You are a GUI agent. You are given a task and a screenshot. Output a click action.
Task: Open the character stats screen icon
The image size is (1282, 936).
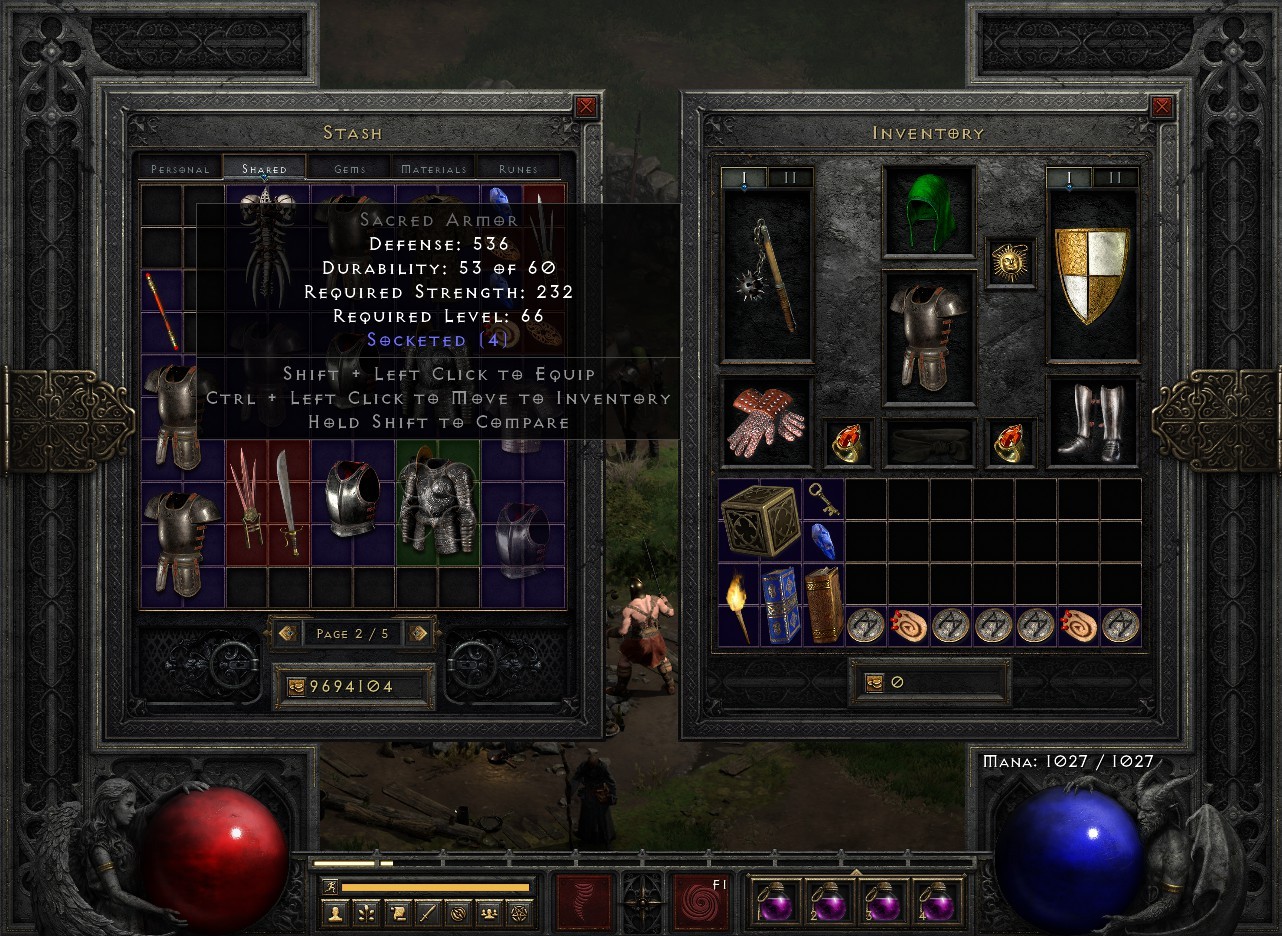[x=336, y=912]
